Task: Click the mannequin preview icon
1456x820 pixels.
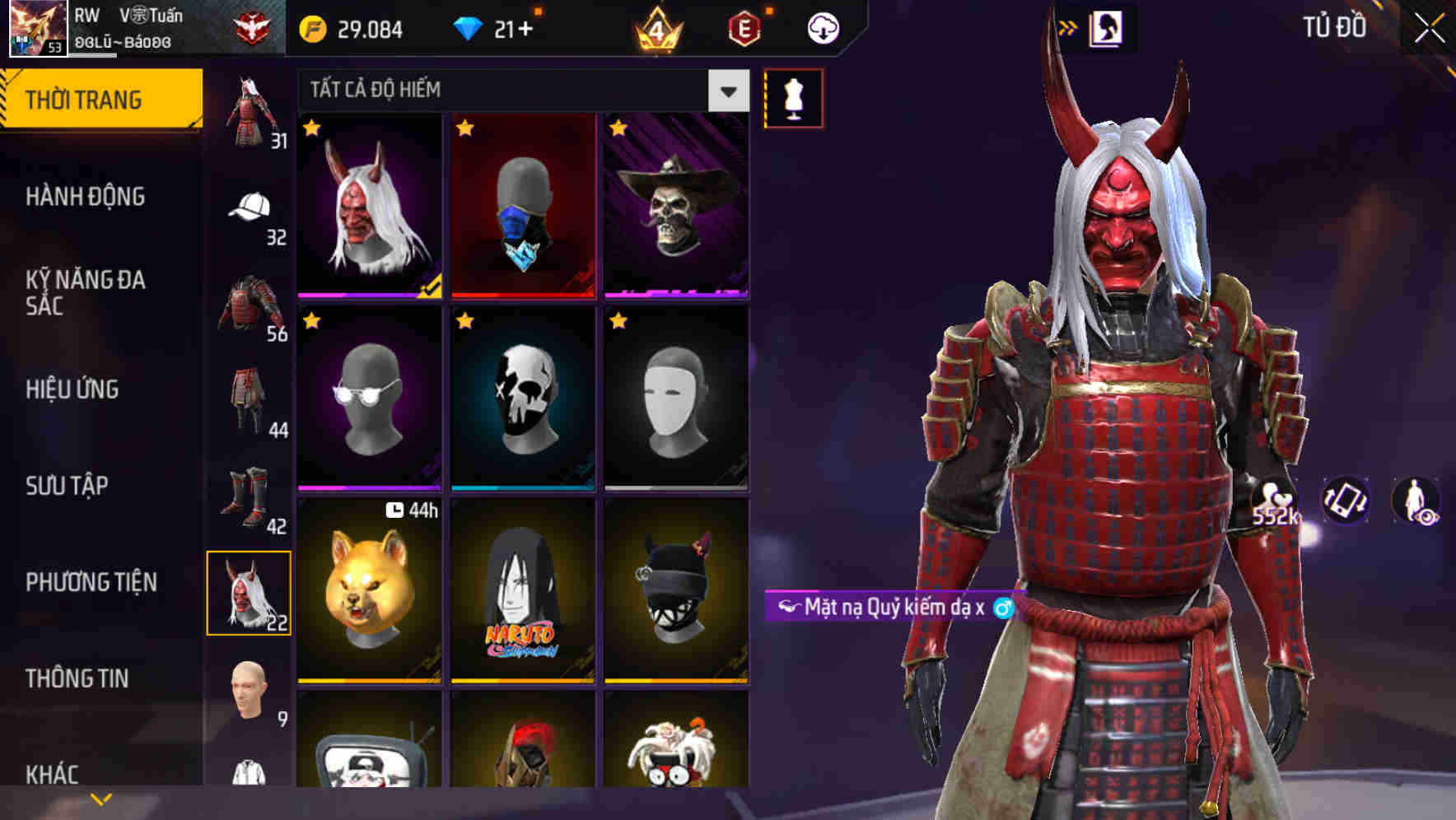Action: (792, 97)
